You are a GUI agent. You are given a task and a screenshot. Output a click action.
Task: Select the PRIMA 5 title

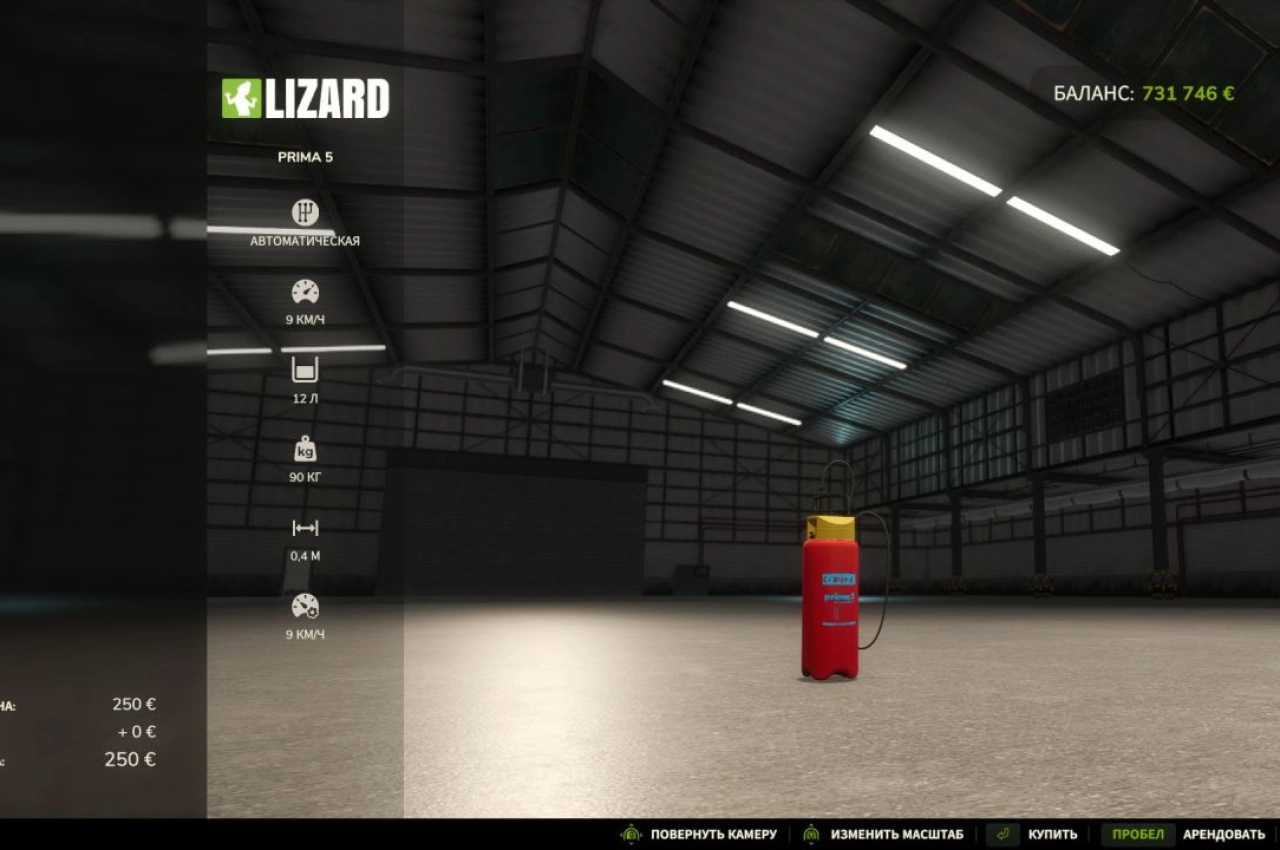304,156
